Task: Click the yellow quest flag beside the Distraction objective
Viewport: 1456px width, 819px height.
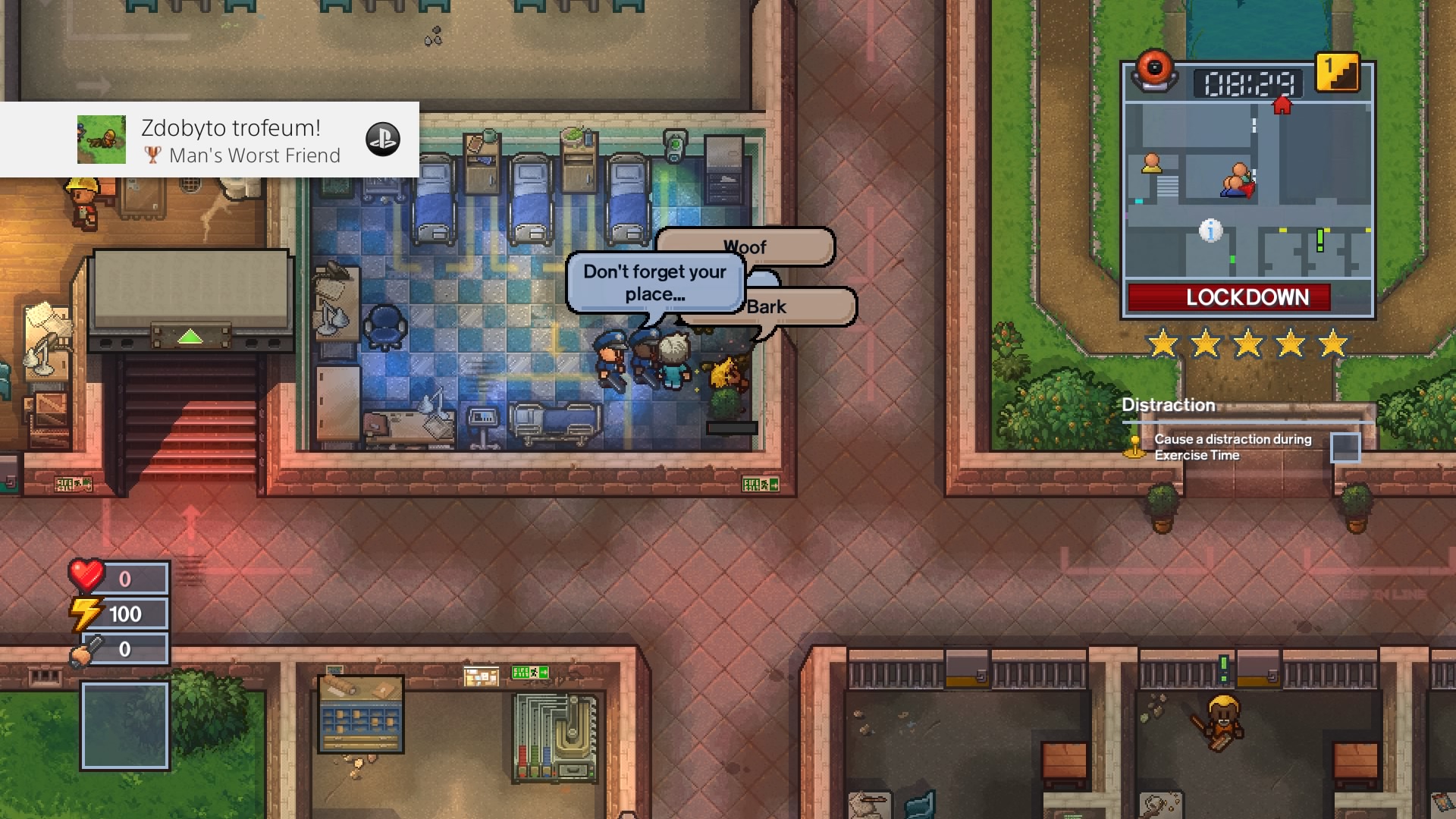Action: [1135, 447]
